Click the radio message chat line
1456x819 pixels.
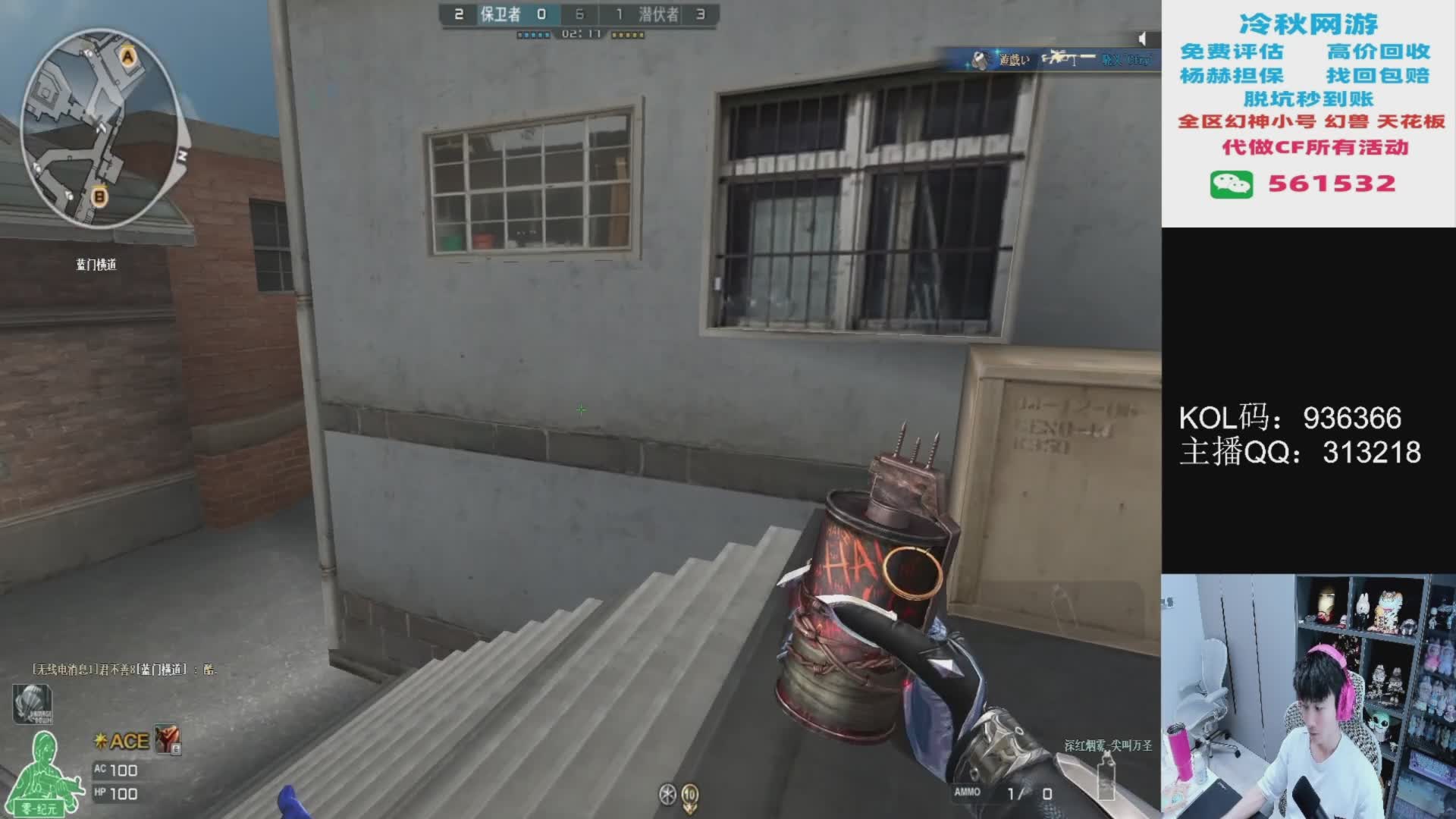click(x=124, y=670)
